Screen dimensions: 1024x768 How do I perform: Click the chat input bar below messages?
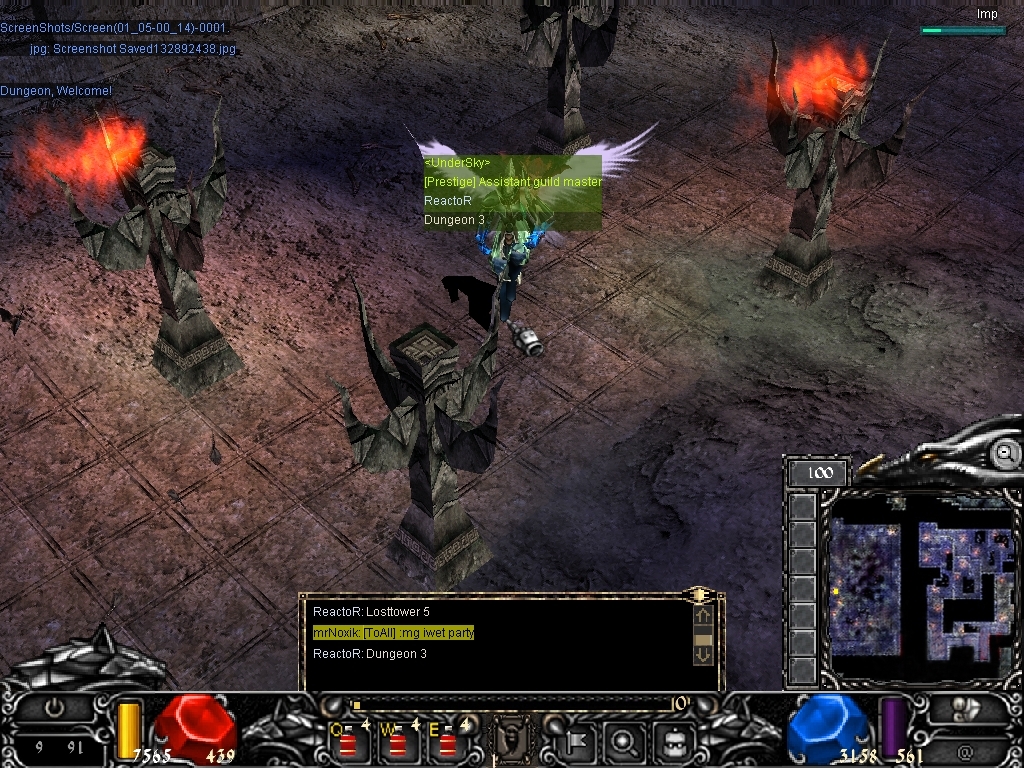(x=510, y=704)
